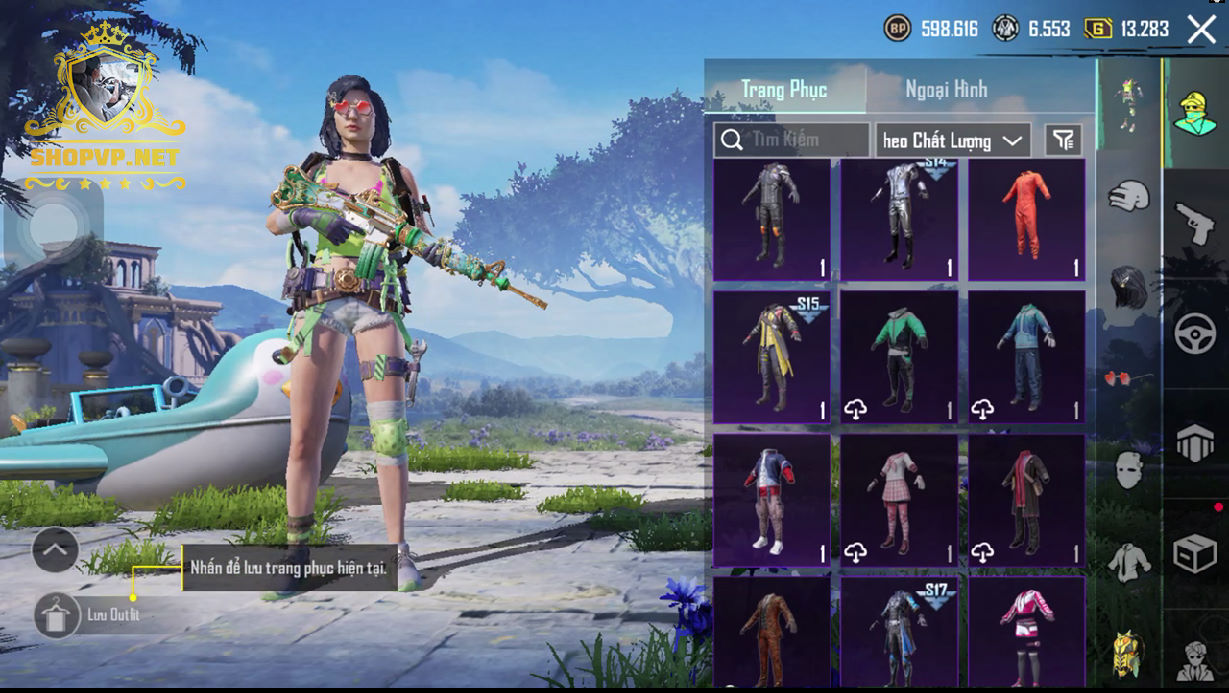The height and width of the screenshot is (693, 1229).
Task: Switch to the Ngoại Hình tab
Action: [x=945, y=89]
